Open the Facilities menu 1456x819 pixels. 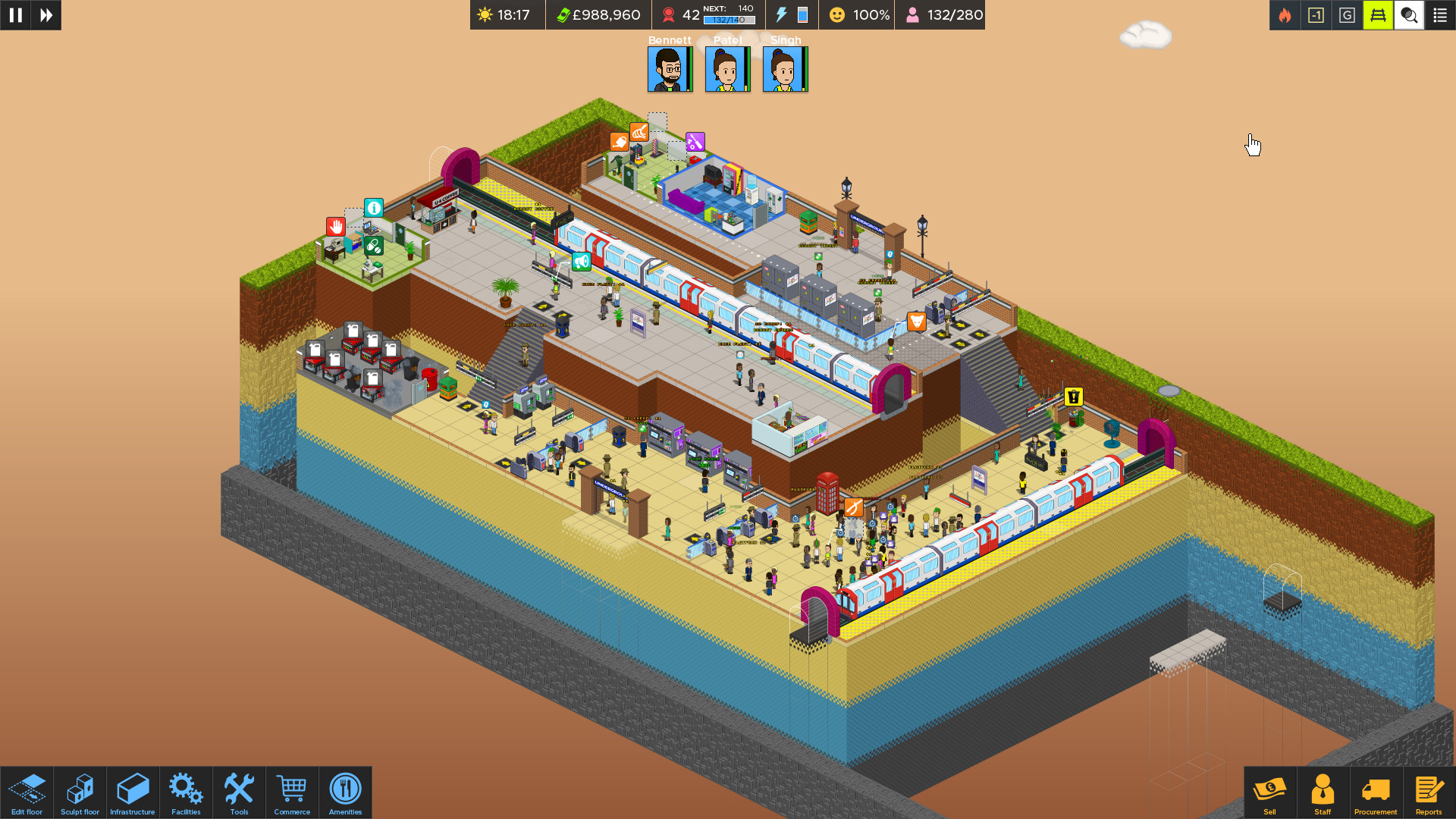coord(186,792)
